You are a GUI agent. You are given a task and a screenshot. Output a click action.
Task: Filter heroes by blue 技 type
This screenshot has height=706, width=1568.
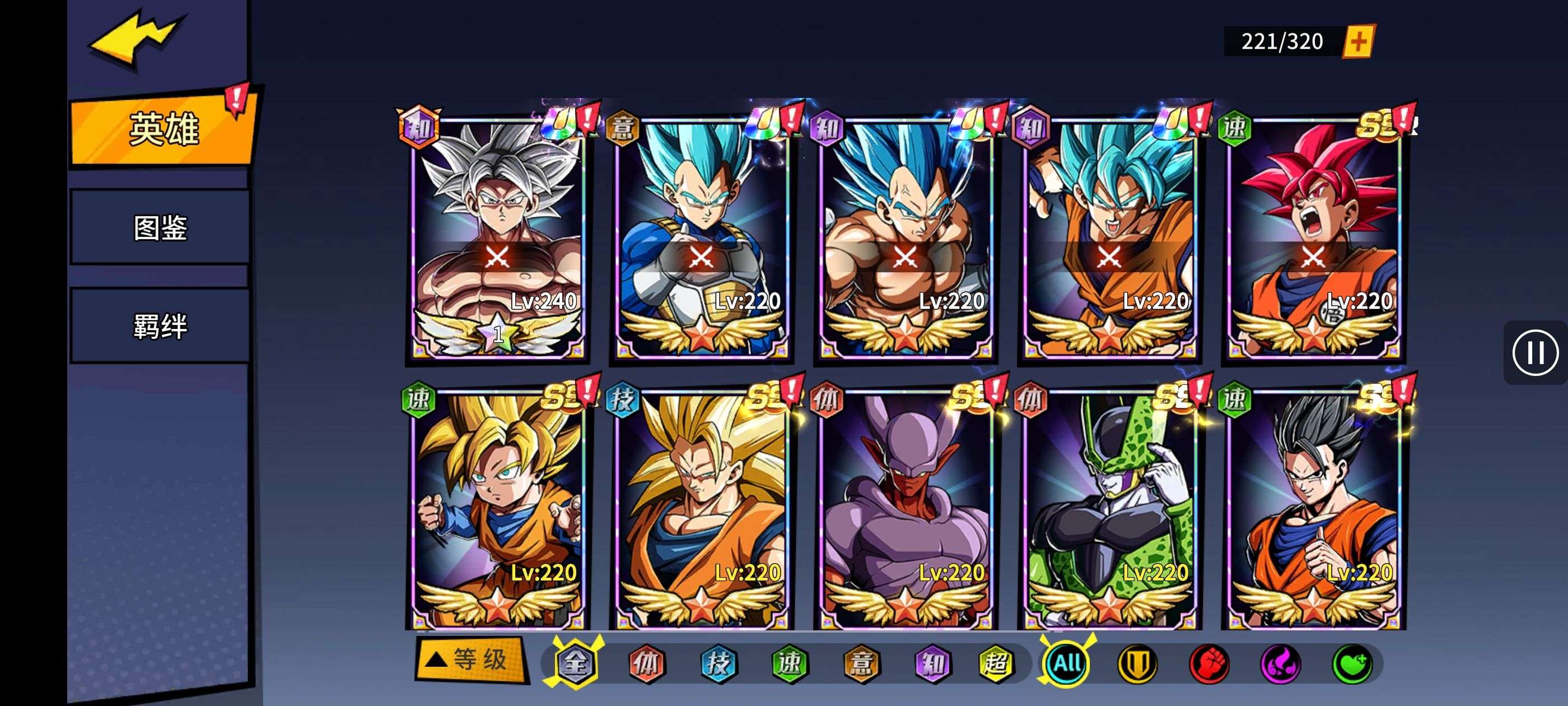tap(718, 663)
